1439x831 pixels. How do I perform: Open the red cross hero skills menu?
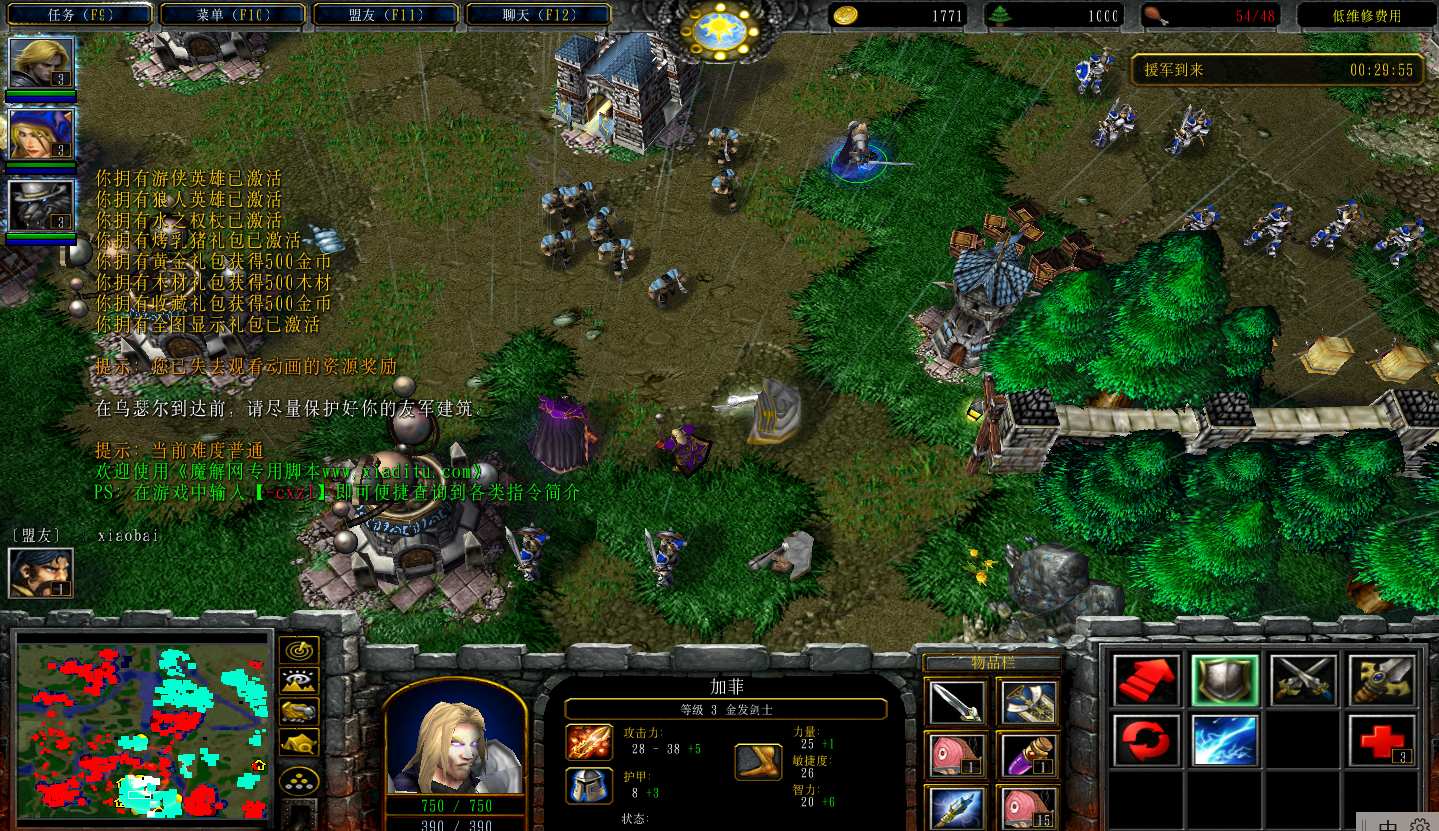[x=1381, y=740]
